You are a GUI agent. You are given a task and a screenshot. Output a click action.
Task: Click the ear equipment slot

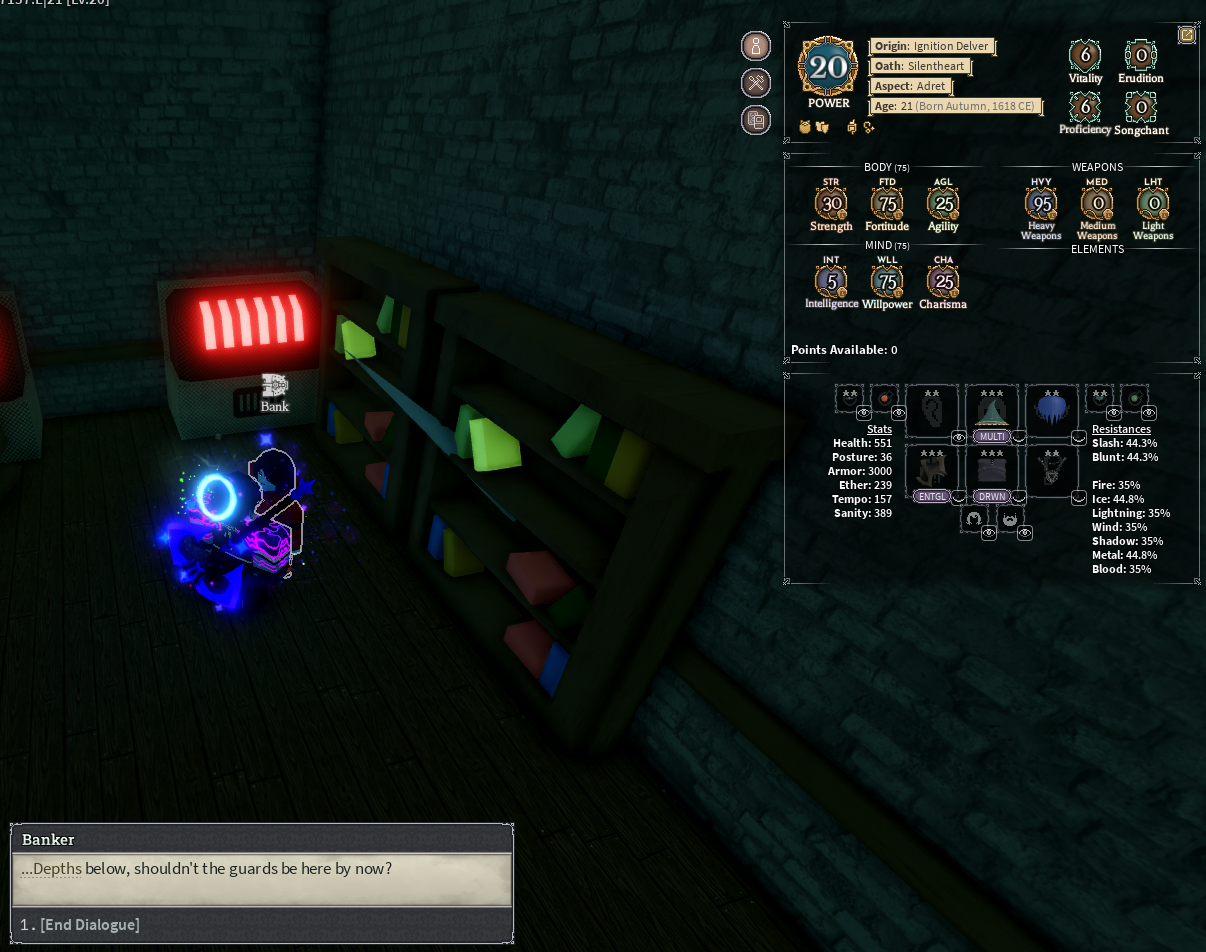coord(932,408)
